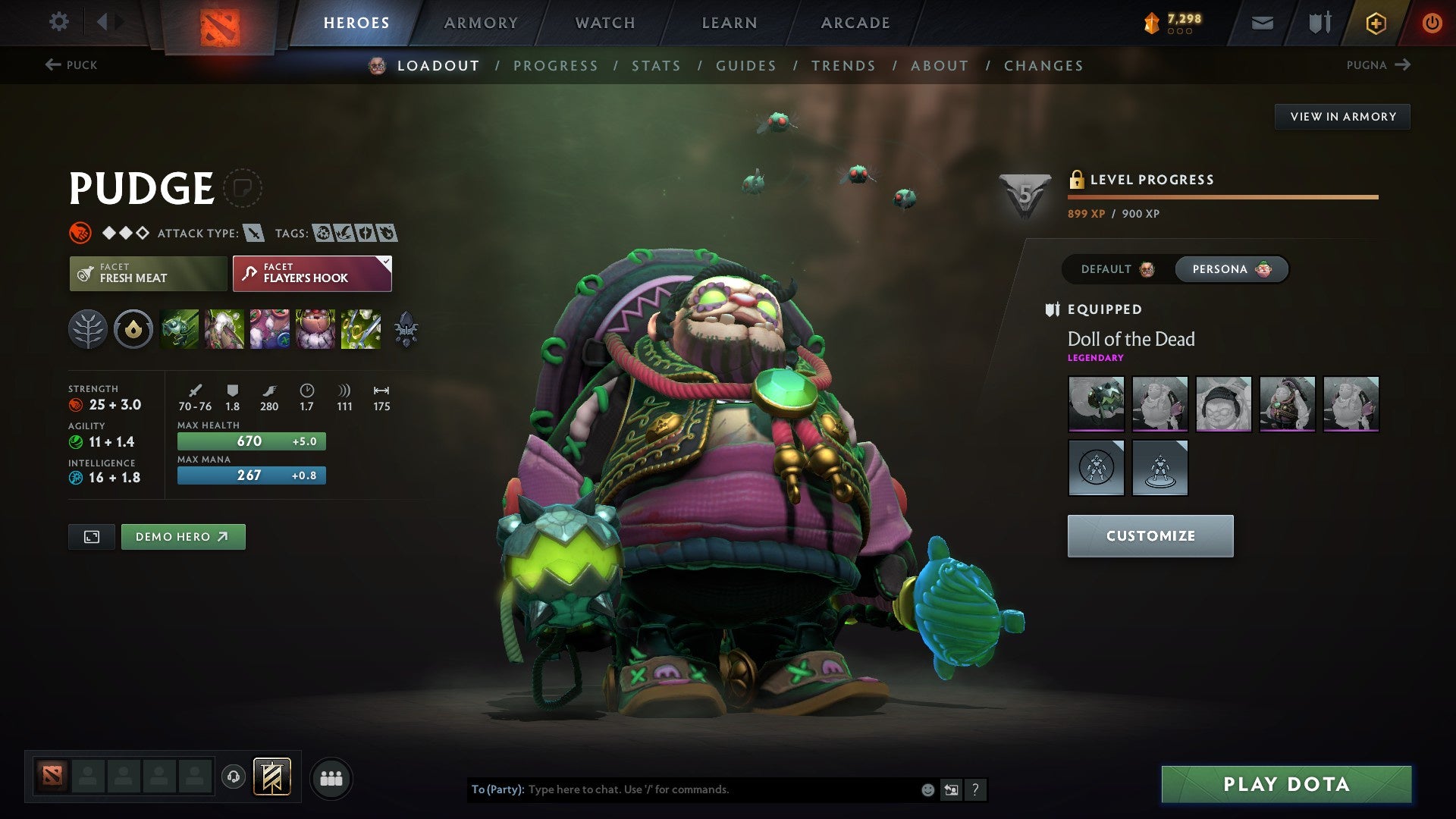Viewport: 1456px width, 819px height.
Task: Click View in Armory button
Action: pyautogui.click(x=1342, y=117)
